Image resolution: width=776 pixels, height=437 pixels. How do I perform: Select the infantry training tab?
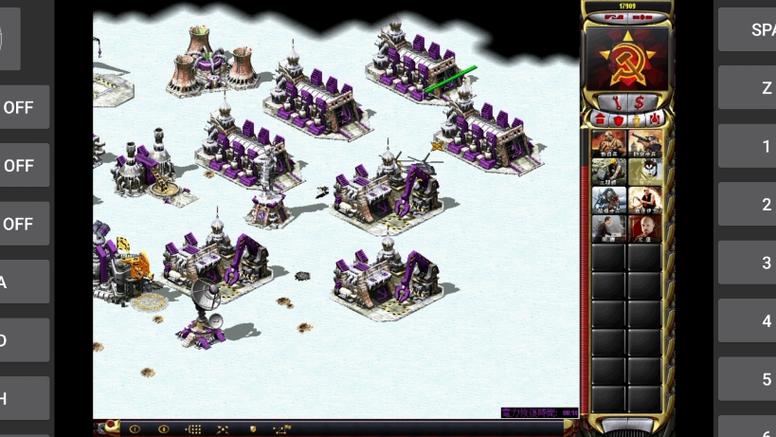click(x=636, y=119)
